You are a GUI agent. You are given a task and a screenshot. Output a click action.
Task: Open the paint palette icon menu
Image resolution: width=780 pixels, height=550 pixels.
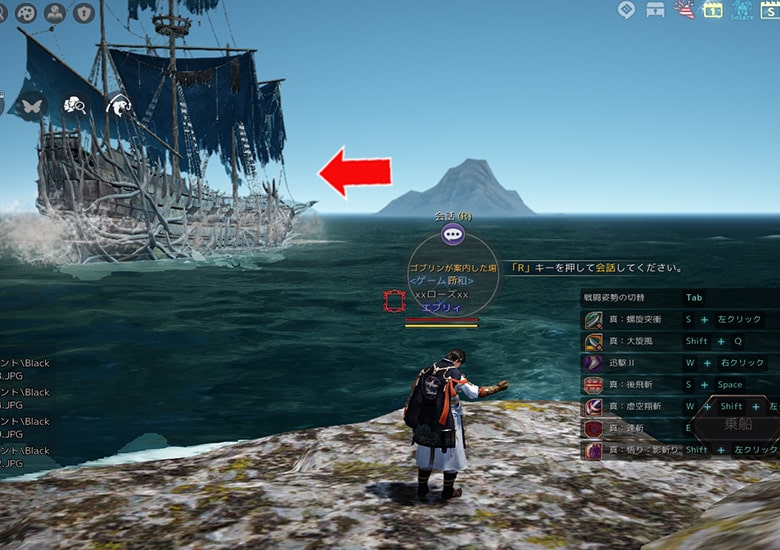tap(27, 12)
